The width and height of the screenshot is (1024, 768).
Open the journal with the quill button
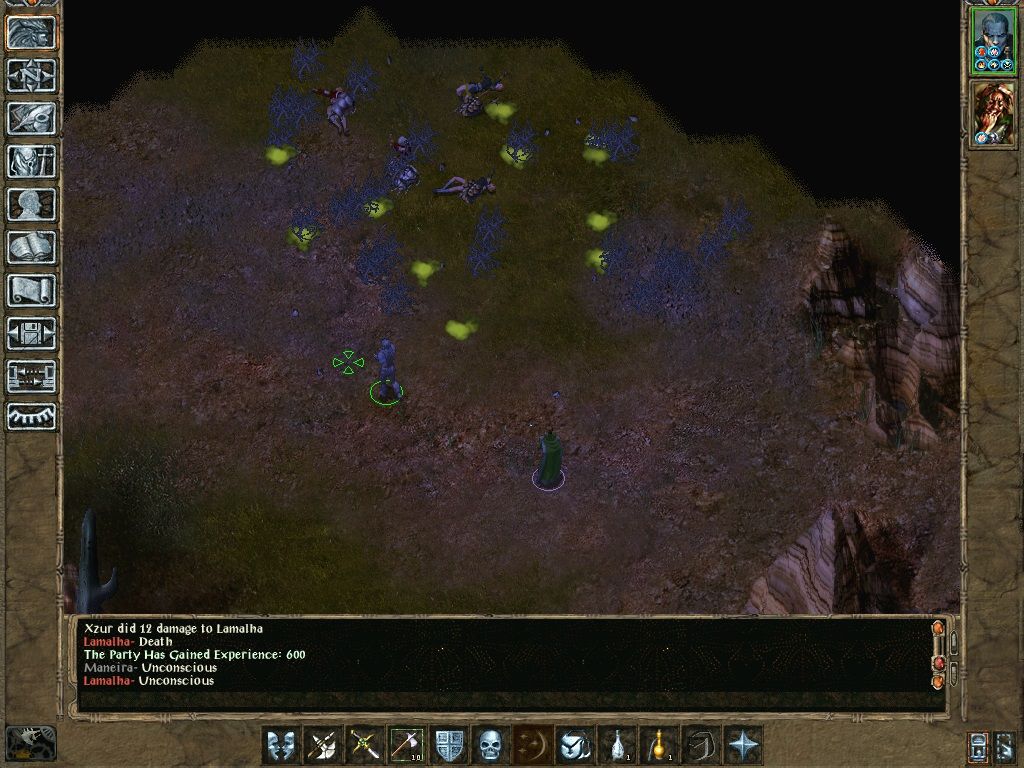tap(32, 118)
